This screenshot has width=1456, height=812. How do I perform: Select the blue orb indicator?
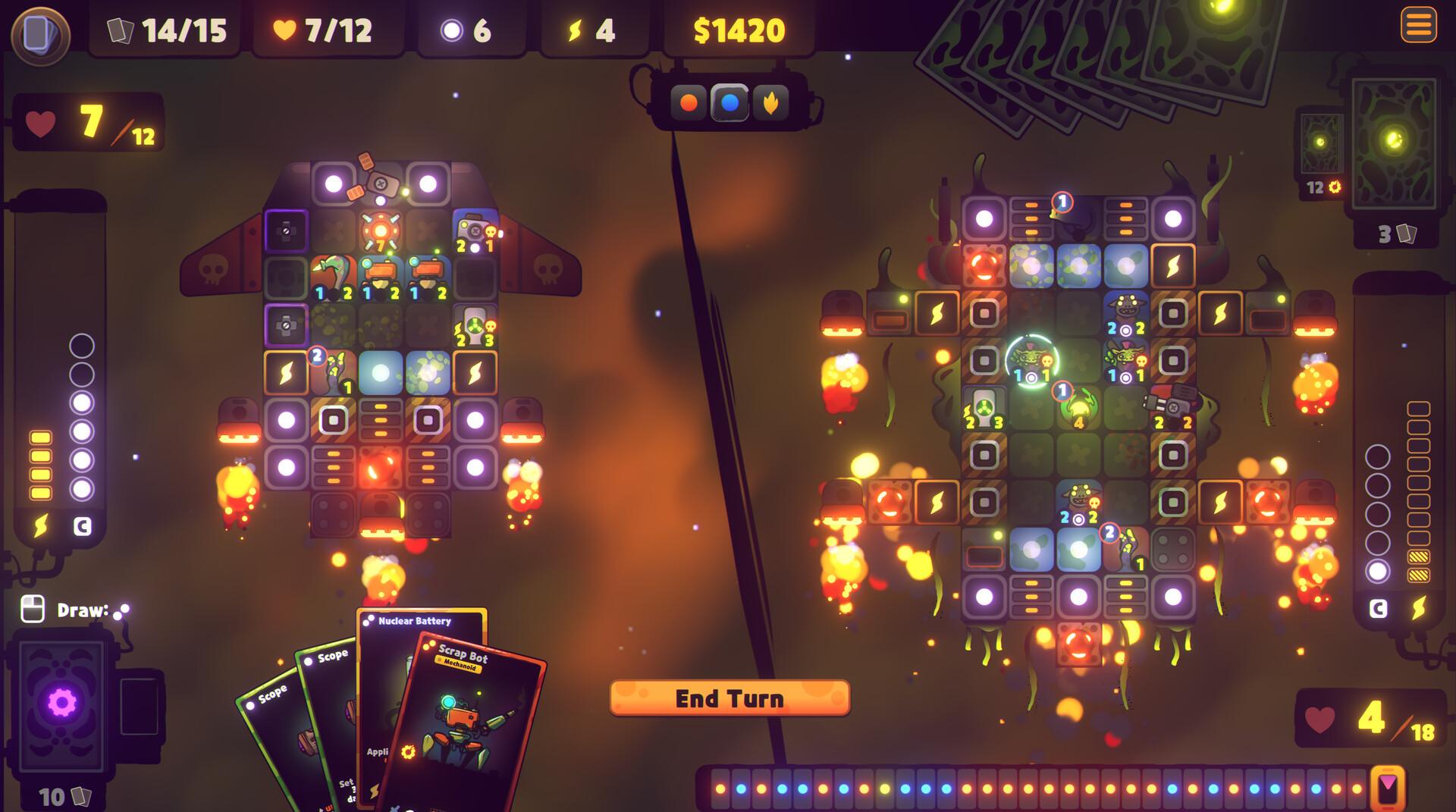(x=730, y=102)
